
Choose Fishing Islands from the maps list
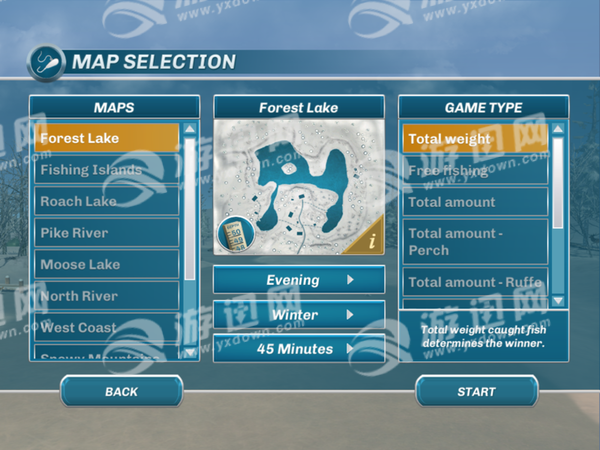click(x=106, y=170)
